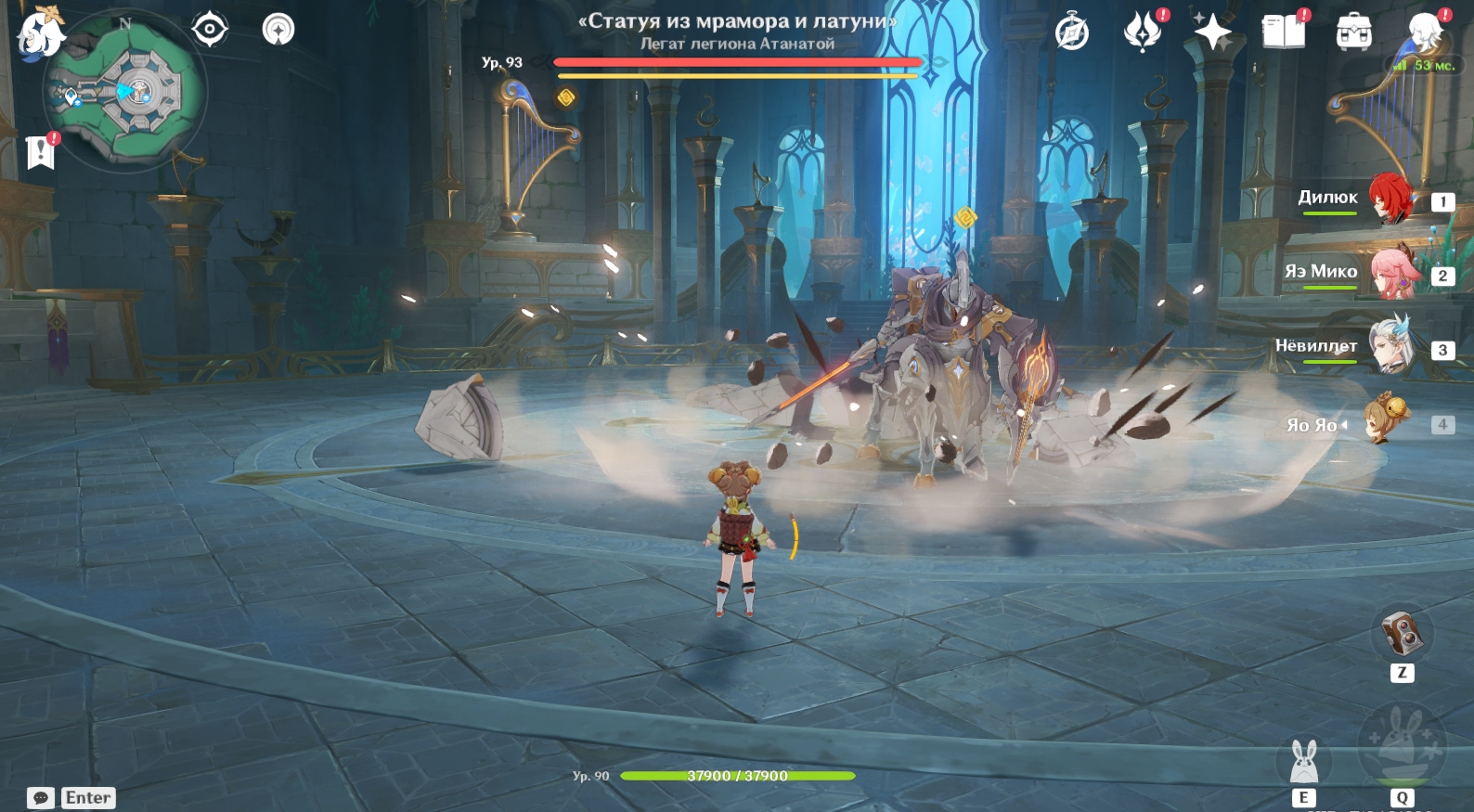Open the compass events icon

[1072, 33]
